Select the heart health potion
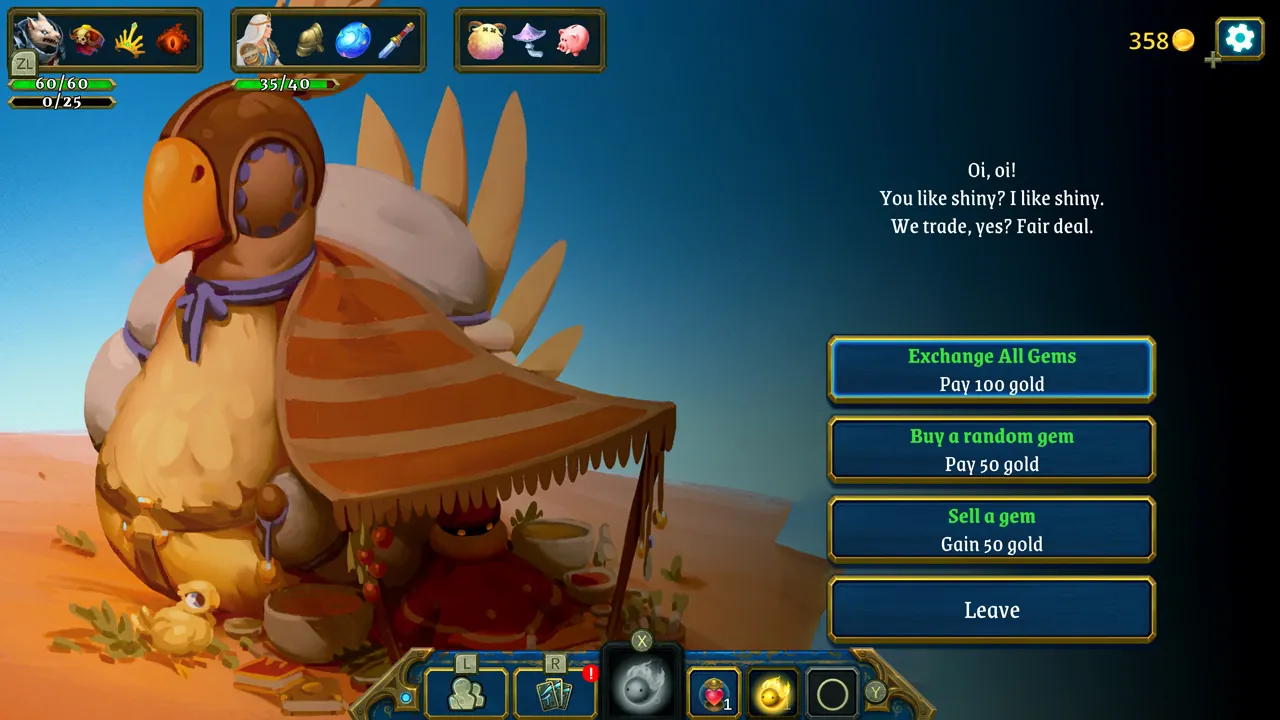 click(x=712, y=692)
